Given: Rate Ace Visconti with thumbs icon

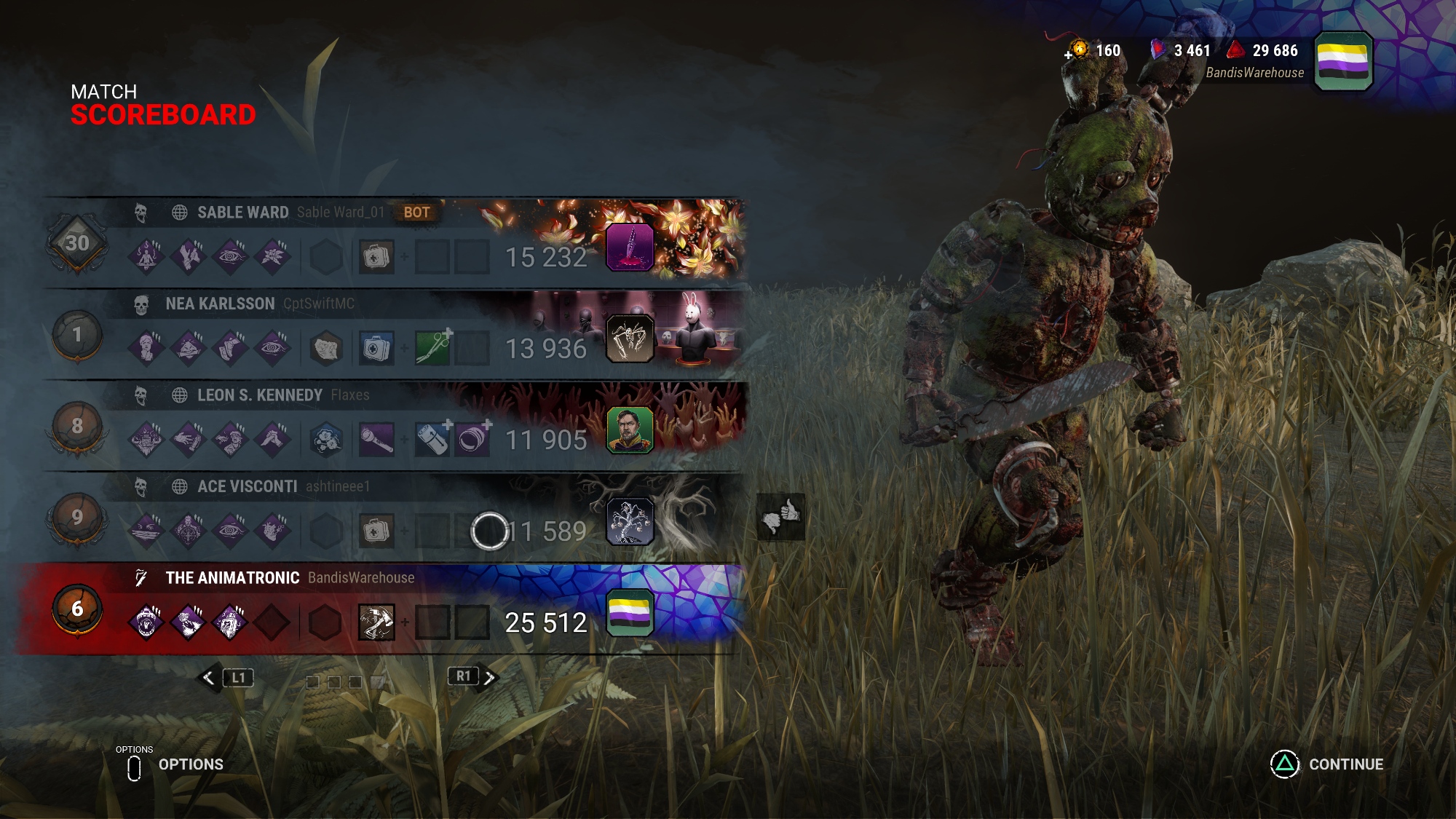Looking at the screenshot, I should tap(780, 517).
